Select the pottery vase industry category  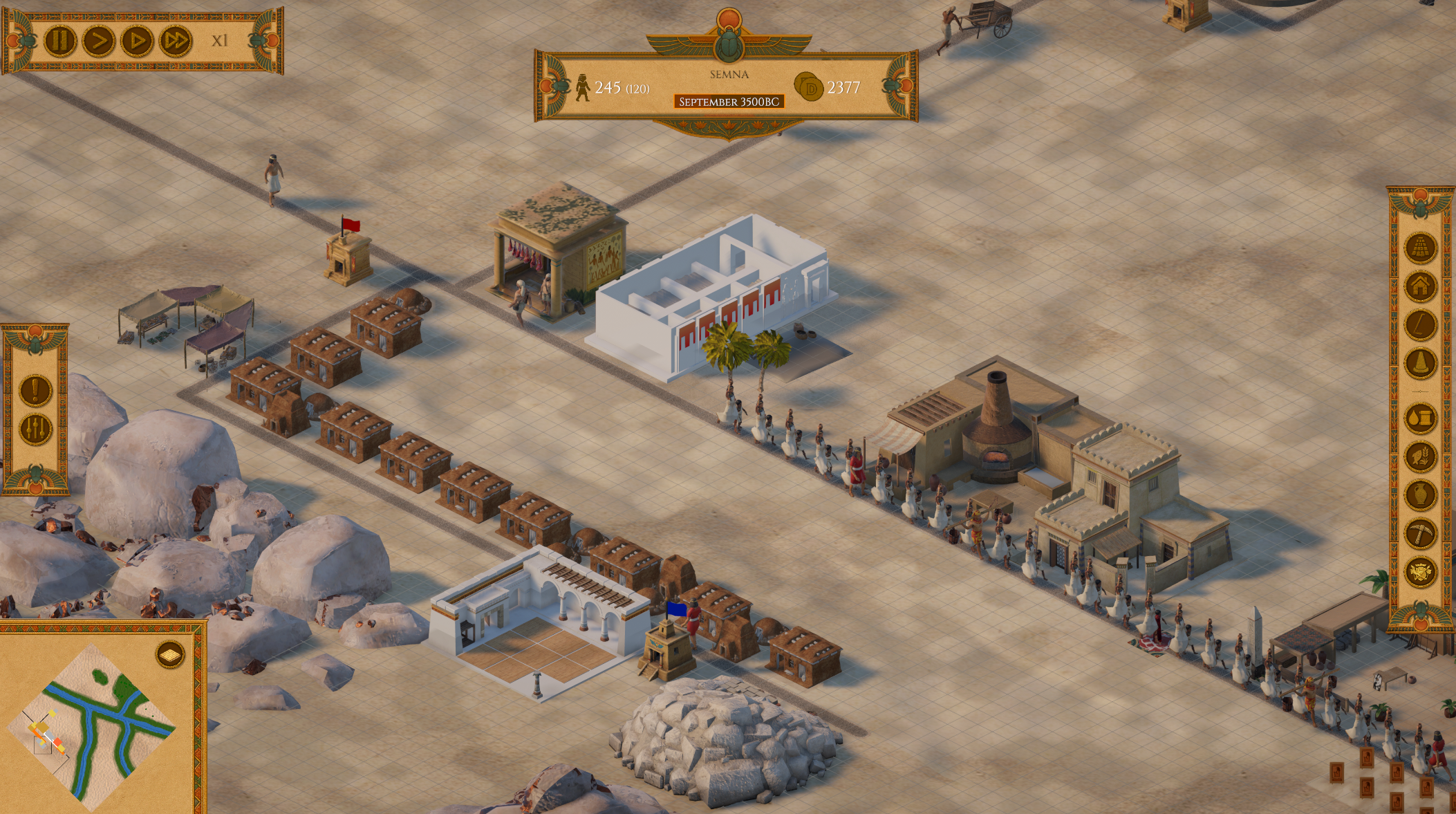pyautogui.click(x=1421, y=495)
